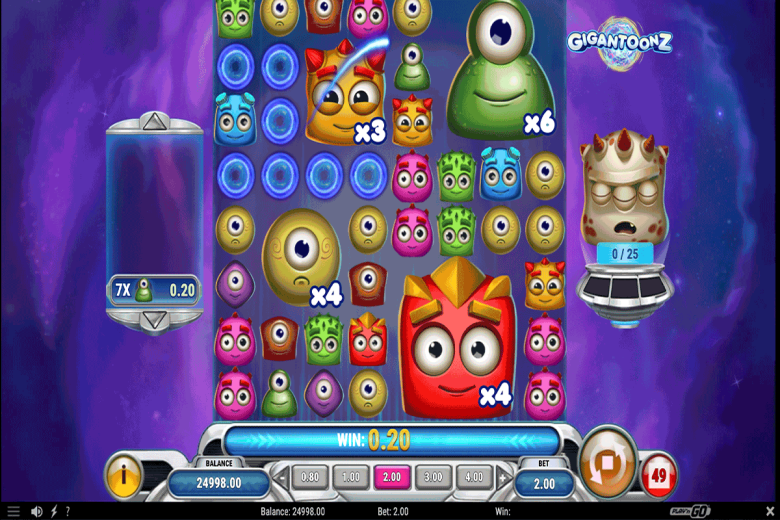Toggle the lightning bolt fast play
Image resolution: width=780 pixels, height=520 pixels.
pos(54,511)
